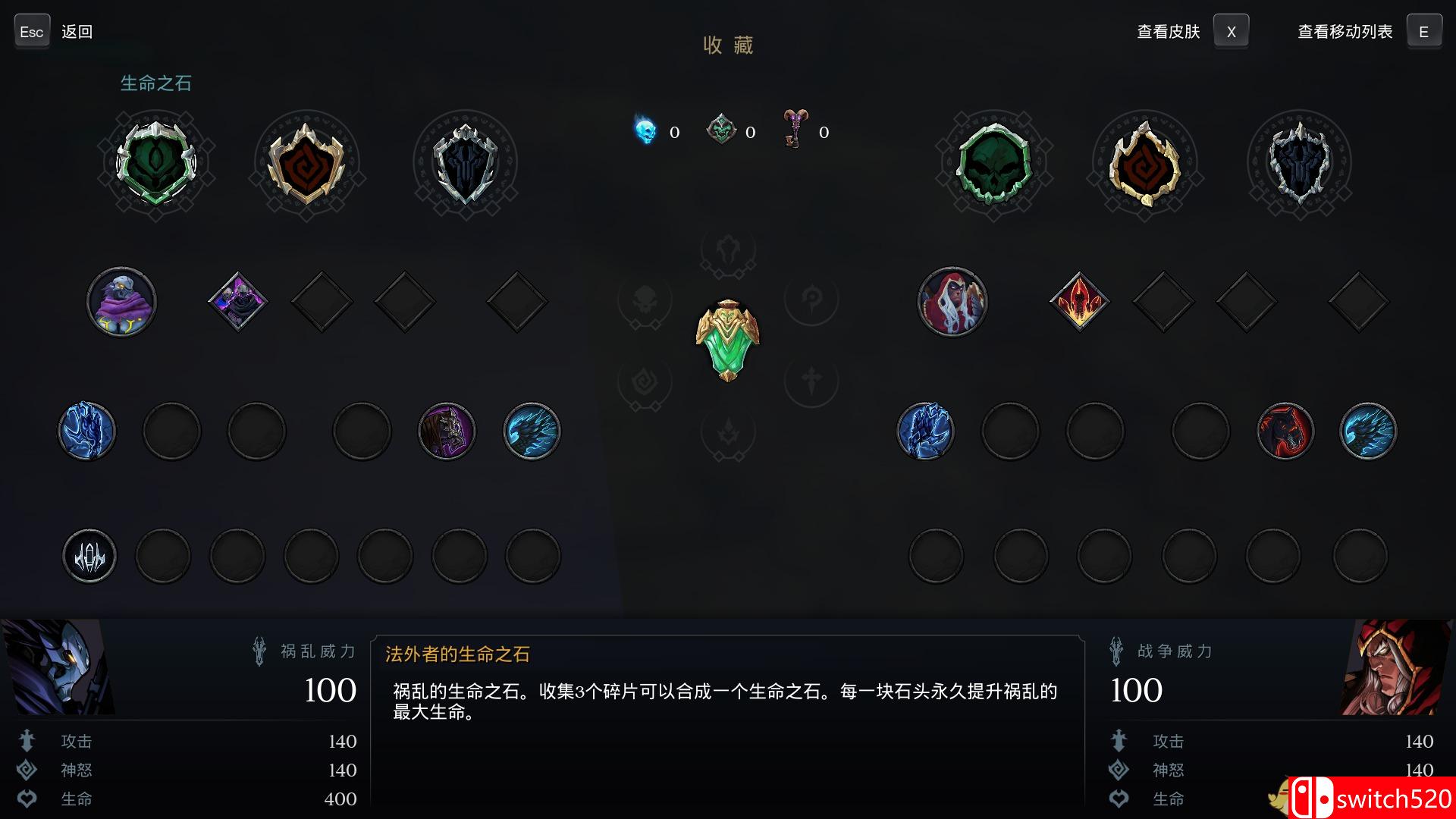1456x819 pixels.
Task: Click the purple diamond collectible next to the merchant
Action: point(237,300)
